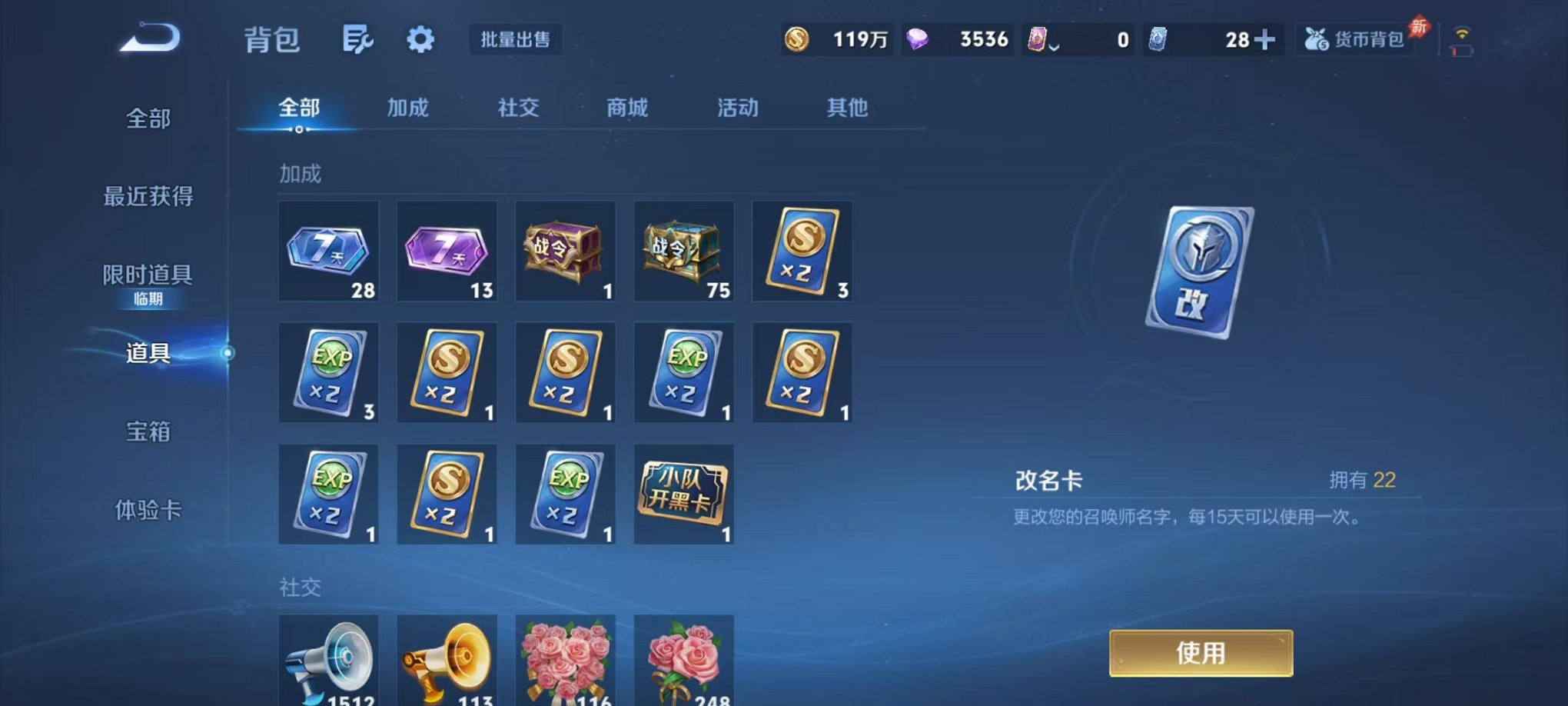Viewport: 1568px width, 706px height.
Task: Click the edit/compose icon beside 背包 title
Action: (358, 38)
